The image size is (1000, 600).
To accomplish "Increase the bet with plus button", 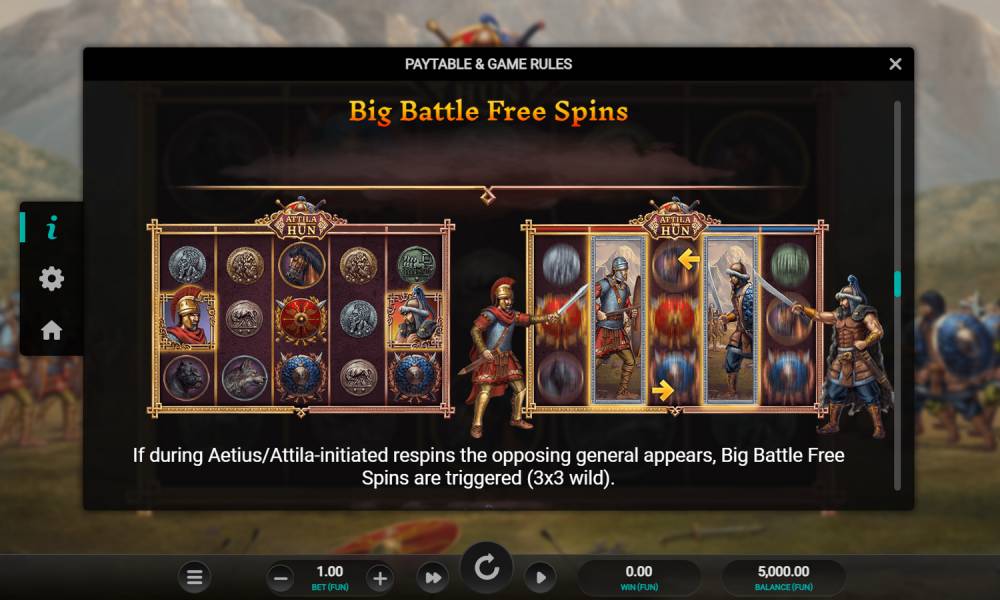I will click(x=379, y=577).
